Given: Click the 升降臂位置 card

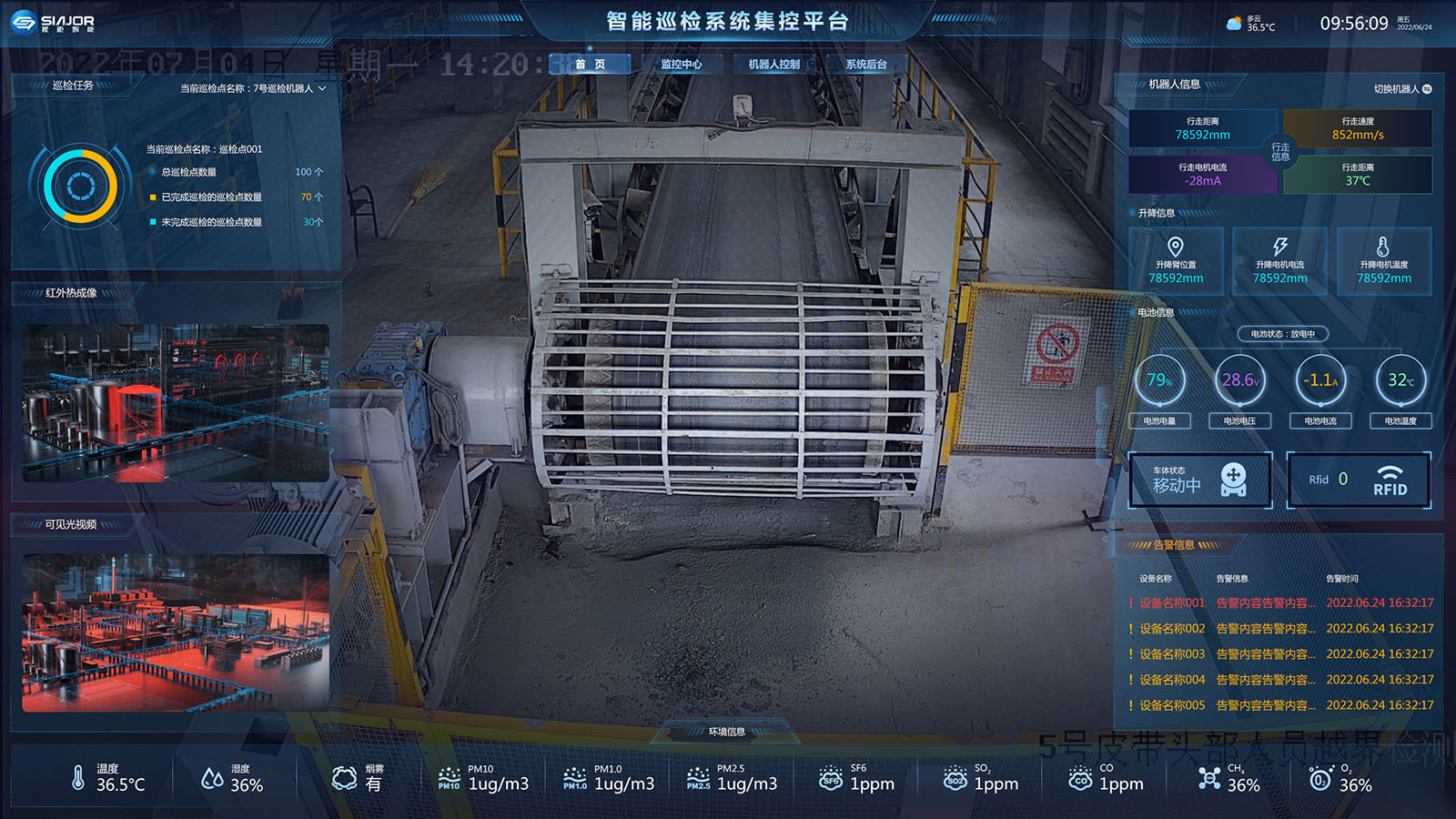Looking at the screenshot, I should pyautogui.click(x=1176, y=262).
